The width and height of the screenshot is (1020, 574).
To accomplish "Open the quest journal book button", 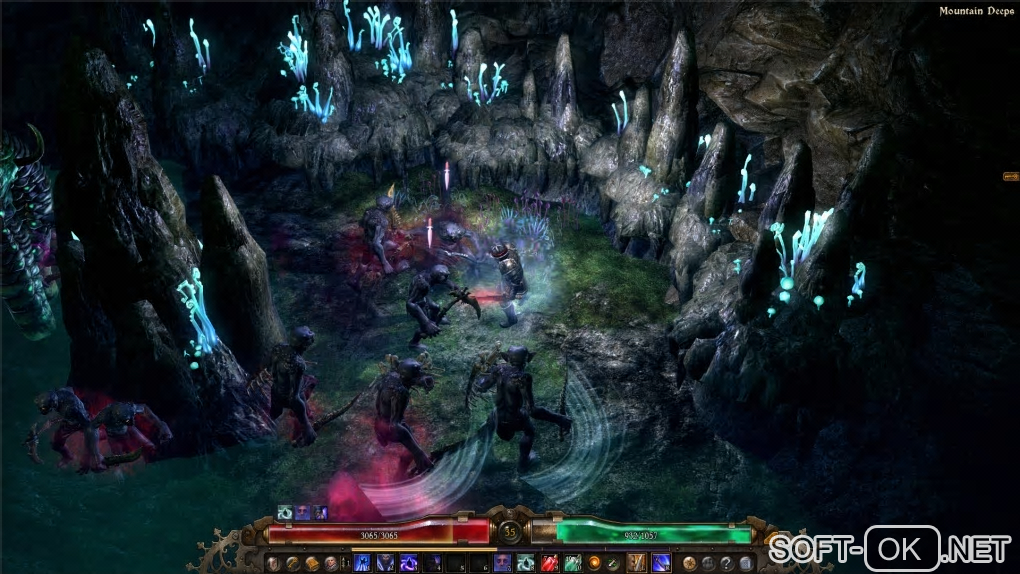I will (312, 563).
